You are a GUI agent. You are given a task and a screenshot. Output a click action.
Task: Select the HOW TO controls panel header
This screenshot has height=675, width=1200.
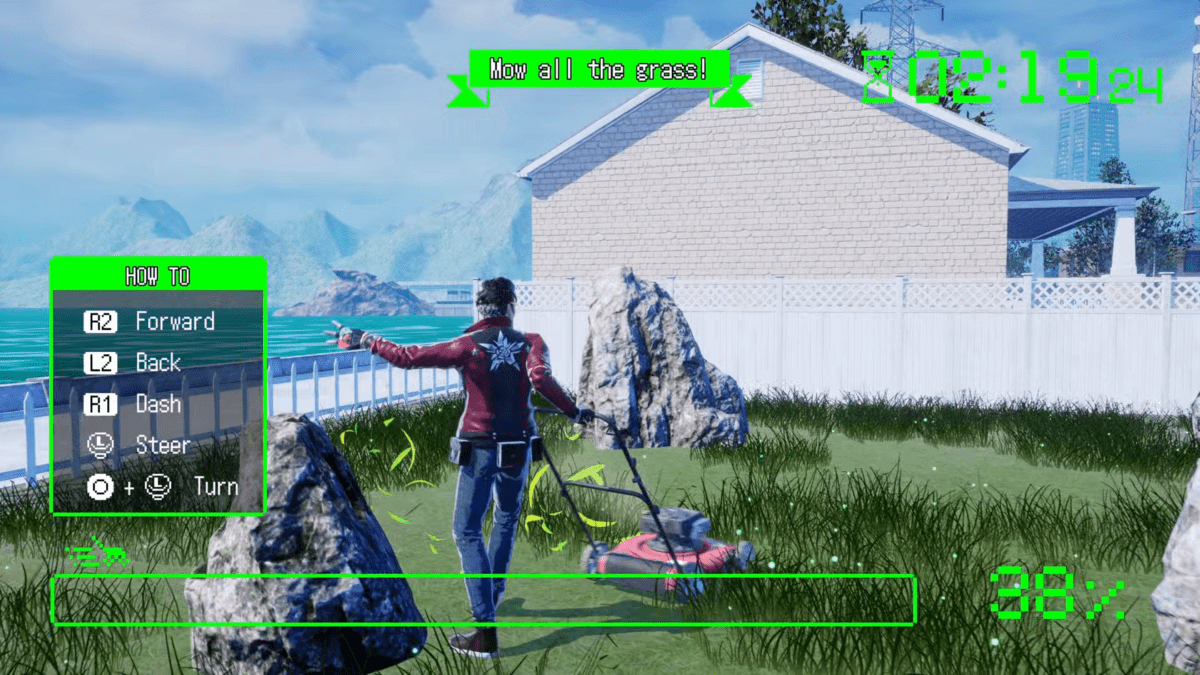tap(157, 276)
